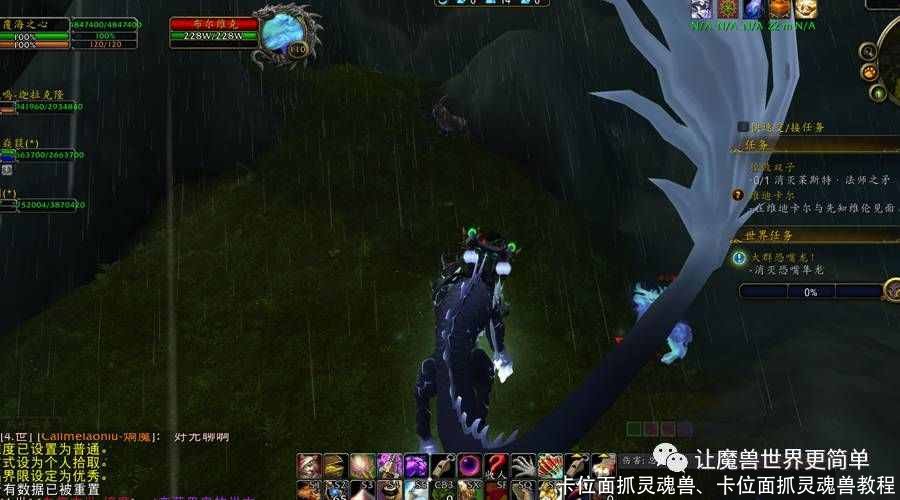The image size is (900, 500).
Task: Activate the purple orb ability
Action: pyautogui.click(x=470, y=466)
